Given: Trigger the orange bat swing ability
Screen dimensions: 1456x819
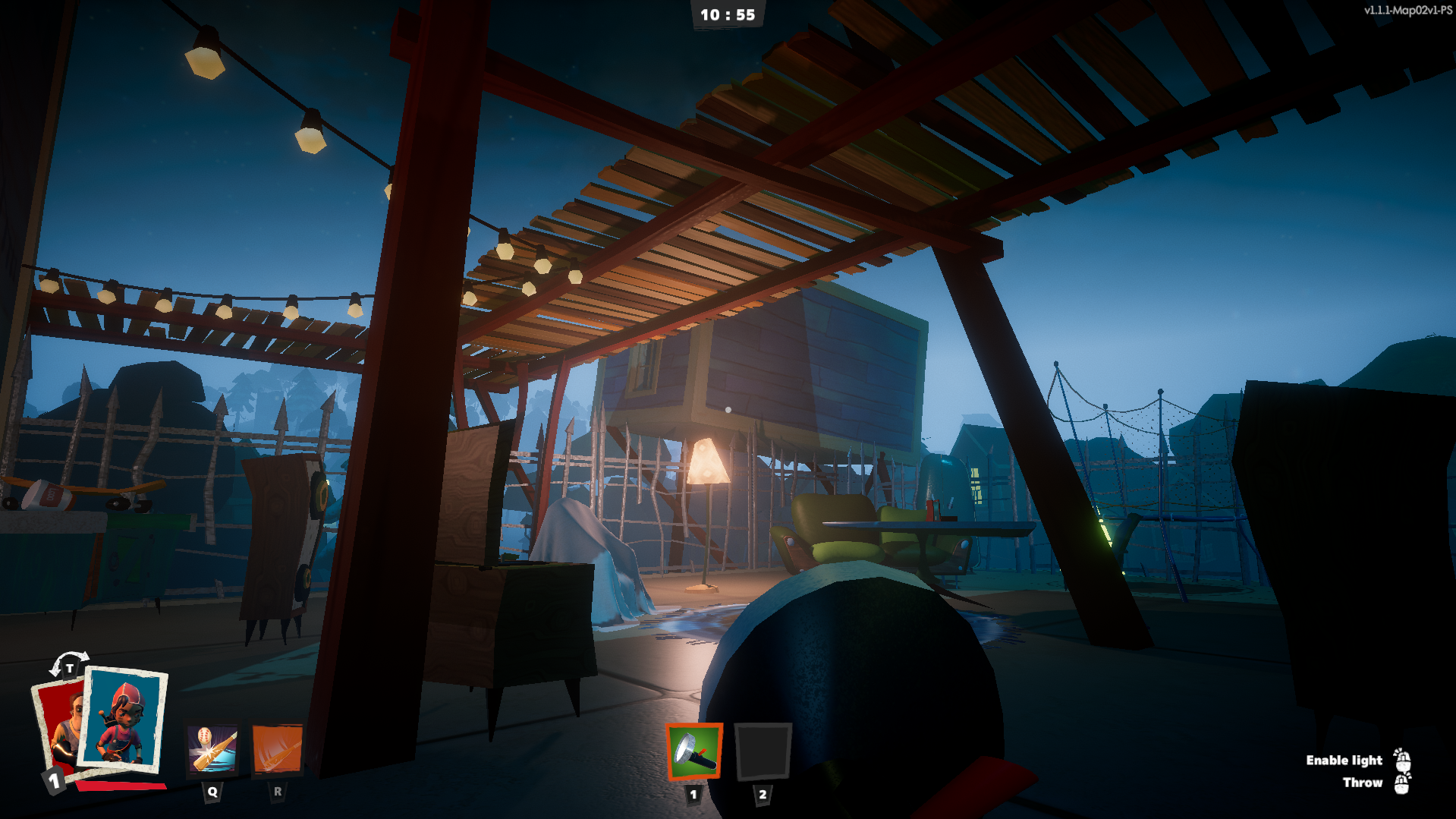Looking at the screenshot, I should pyautogui.click(x=277, y=748).
